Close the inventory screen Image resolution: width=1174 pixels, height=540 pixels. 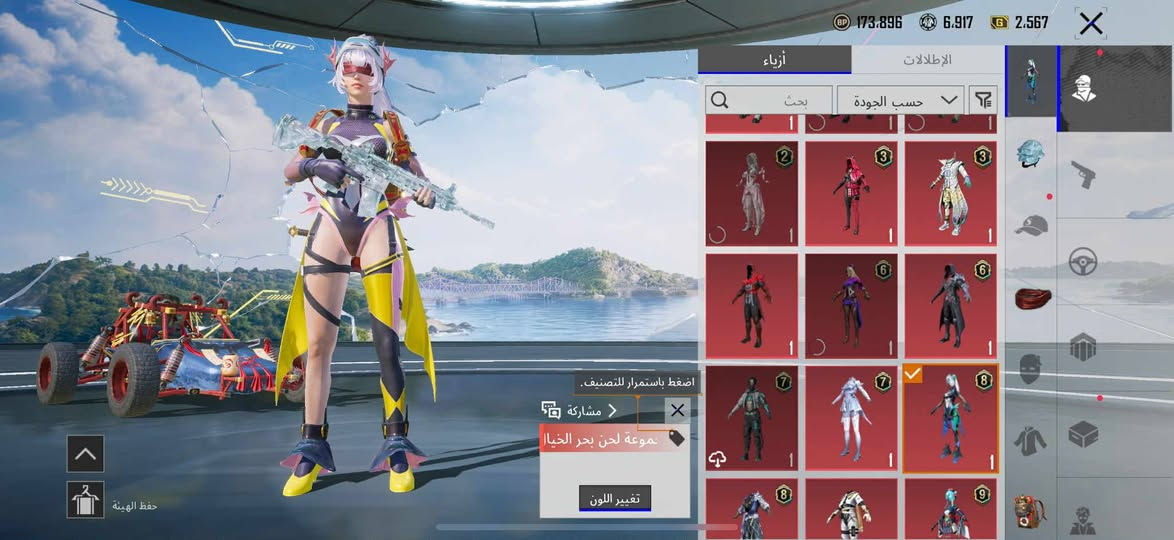(1091, 23)
